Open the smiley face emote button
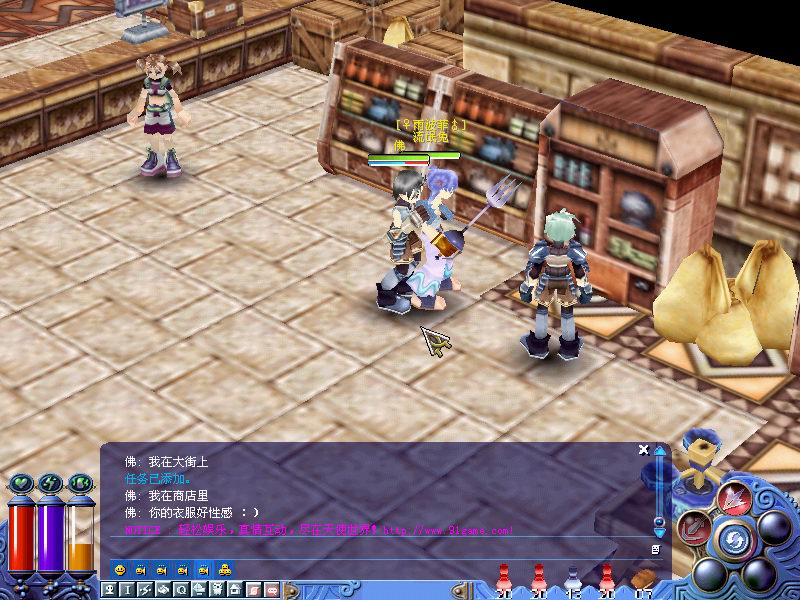The height and width of the screenshot is (600, 800). point(120,569)
